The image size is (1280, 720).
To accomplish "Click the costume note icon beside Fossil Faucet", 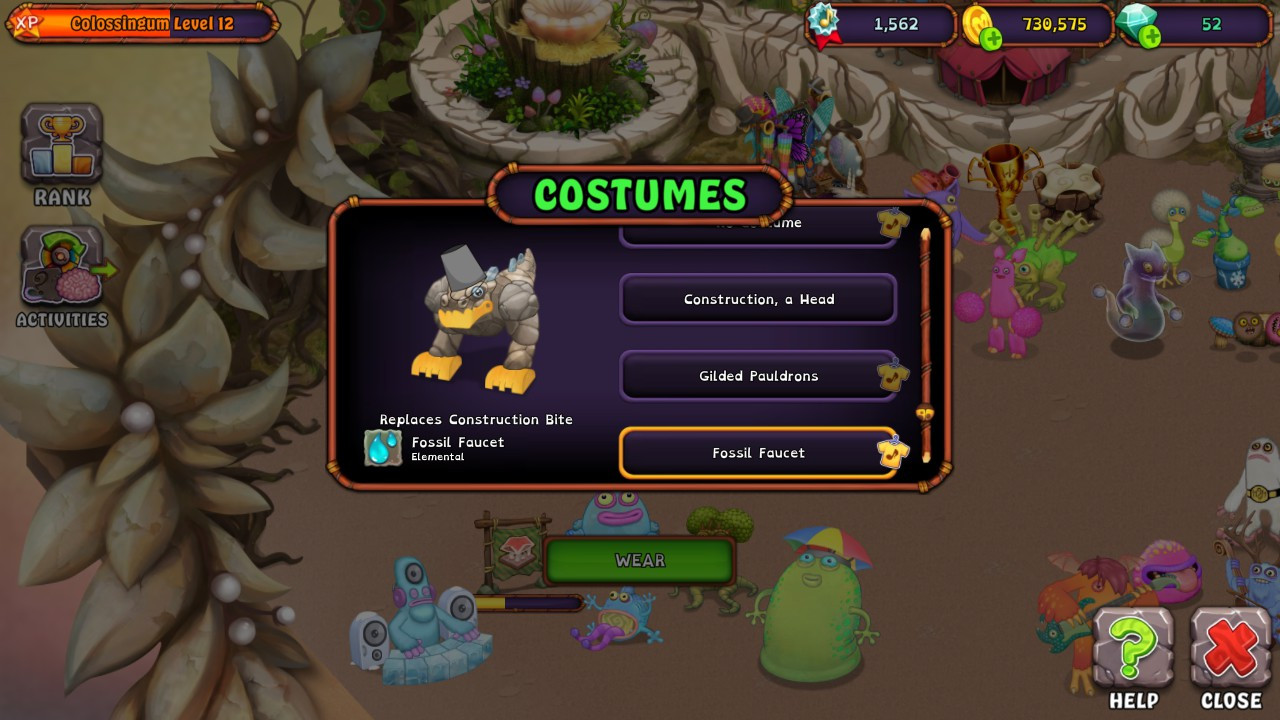I will click(893, 454).
